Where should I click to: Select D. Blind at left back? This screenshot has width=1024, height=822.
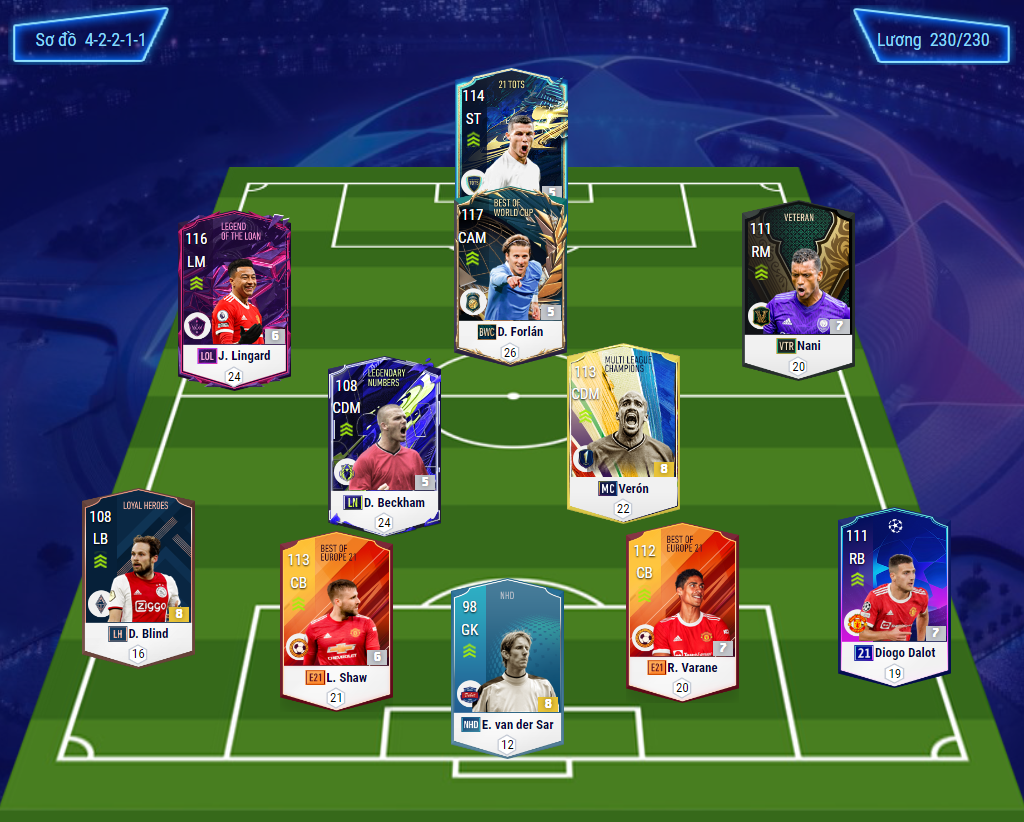[138, 575]
